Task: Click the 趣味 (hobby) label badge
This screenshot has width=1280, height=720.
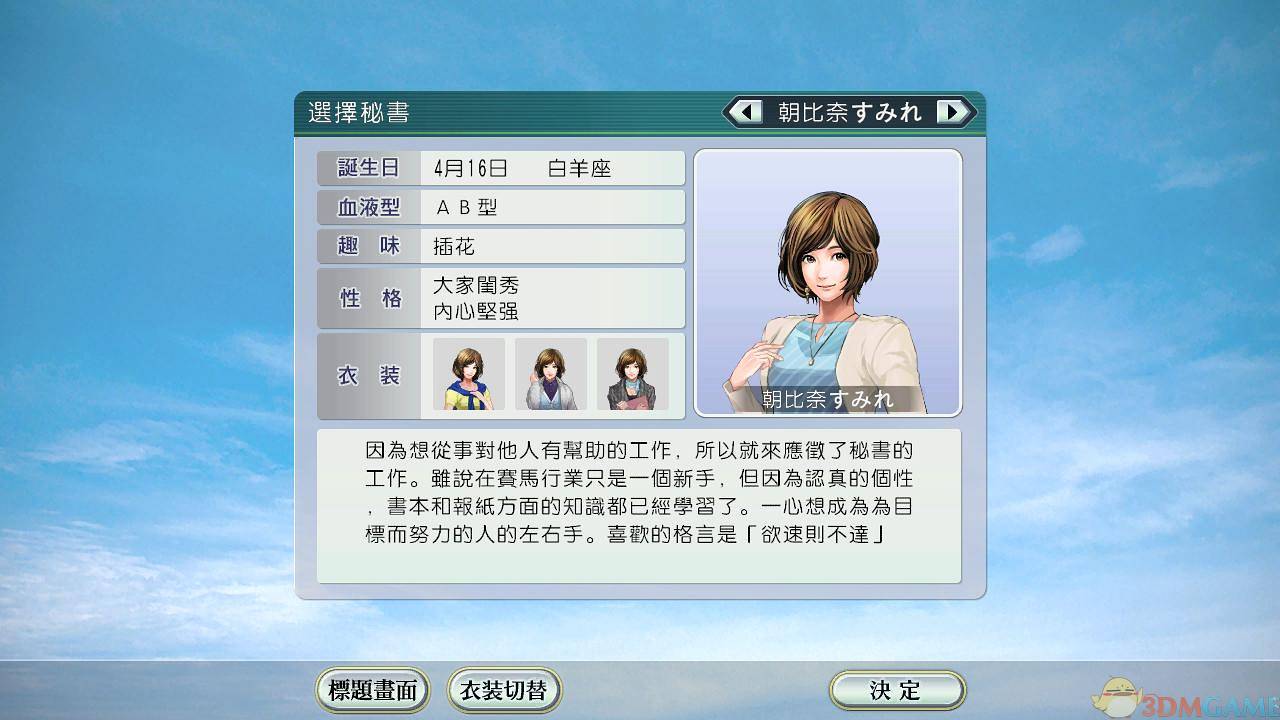Action: coord(366,246)
